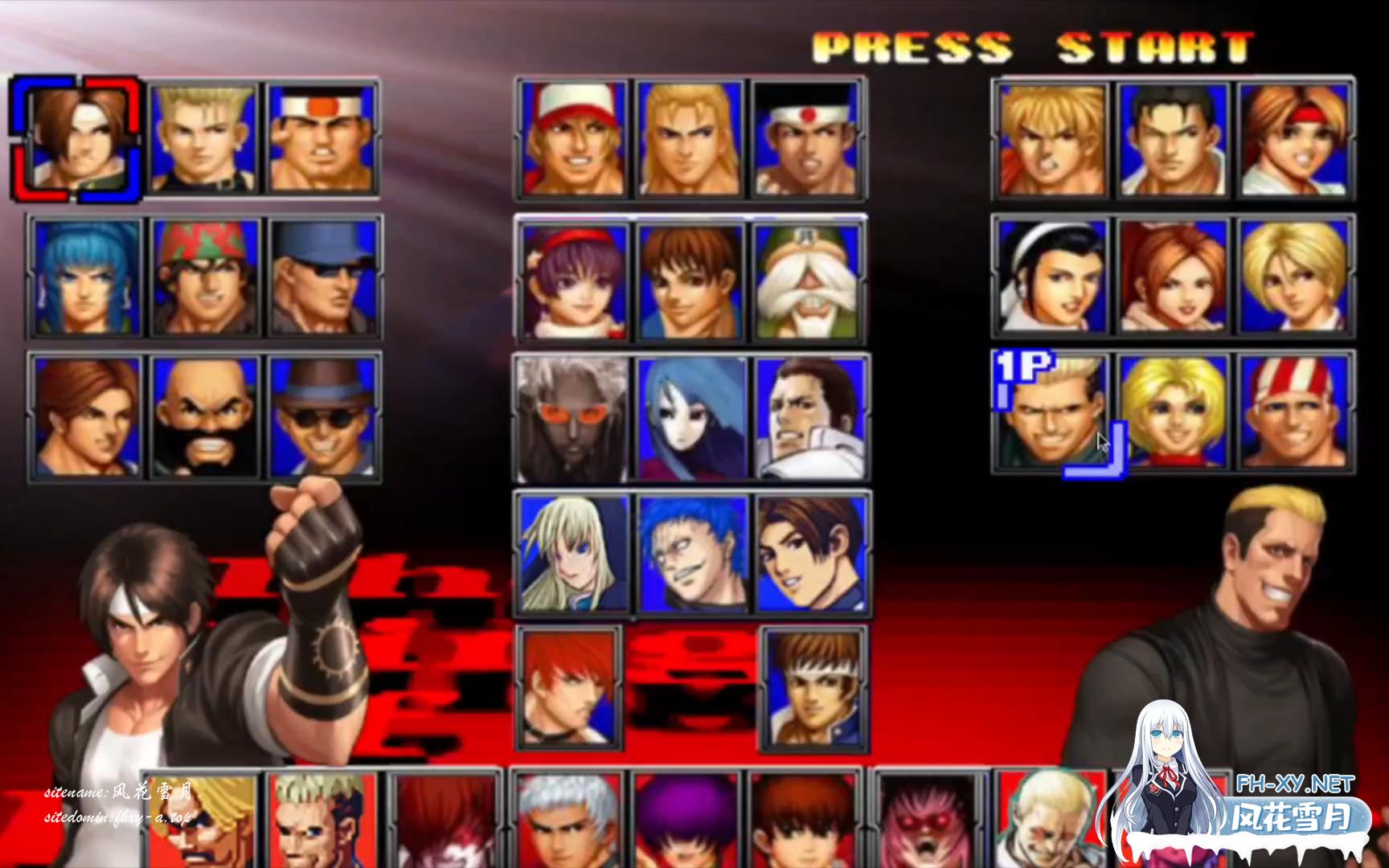Viewport: 1389px width, 868px height.
Task: Choose the pale girl with long blue hair
Action: point(691,418)
